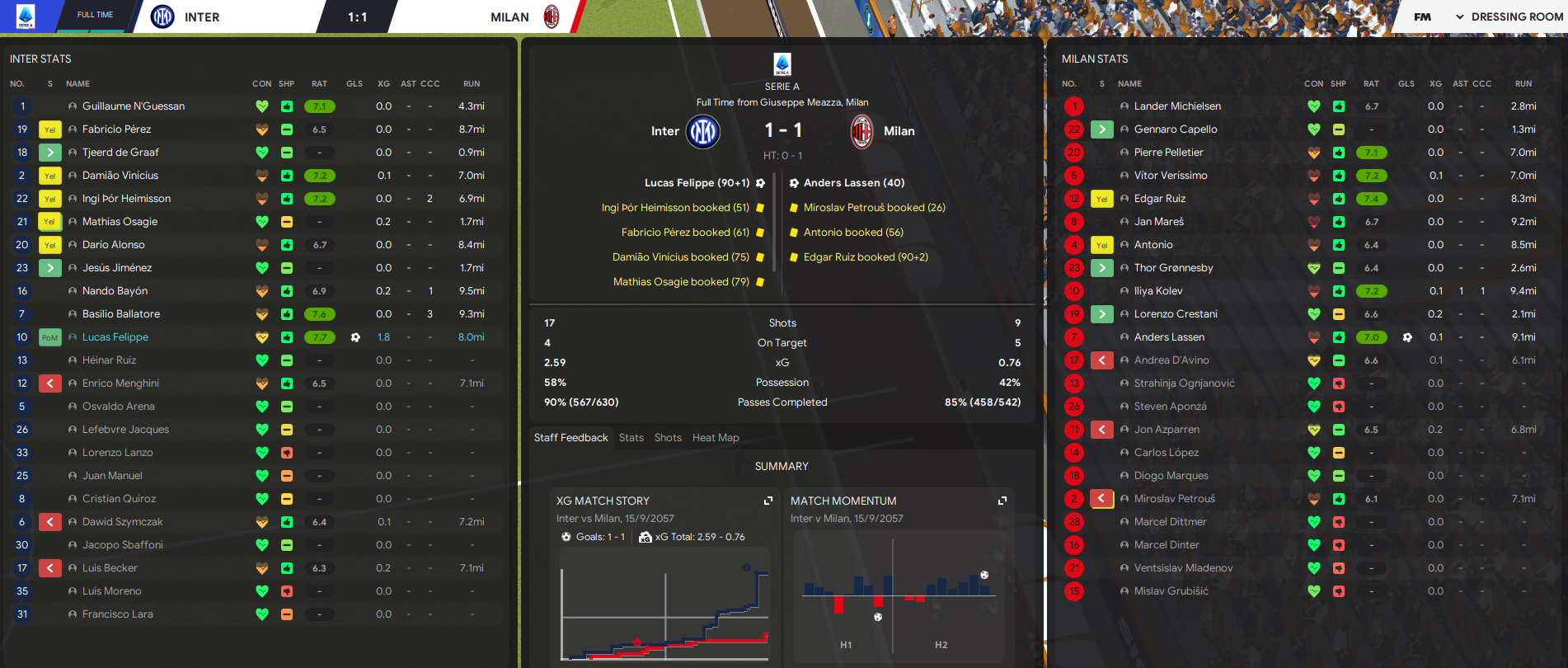Switch to the Shots tab
1568x668 pixels.
pos(668,438)
